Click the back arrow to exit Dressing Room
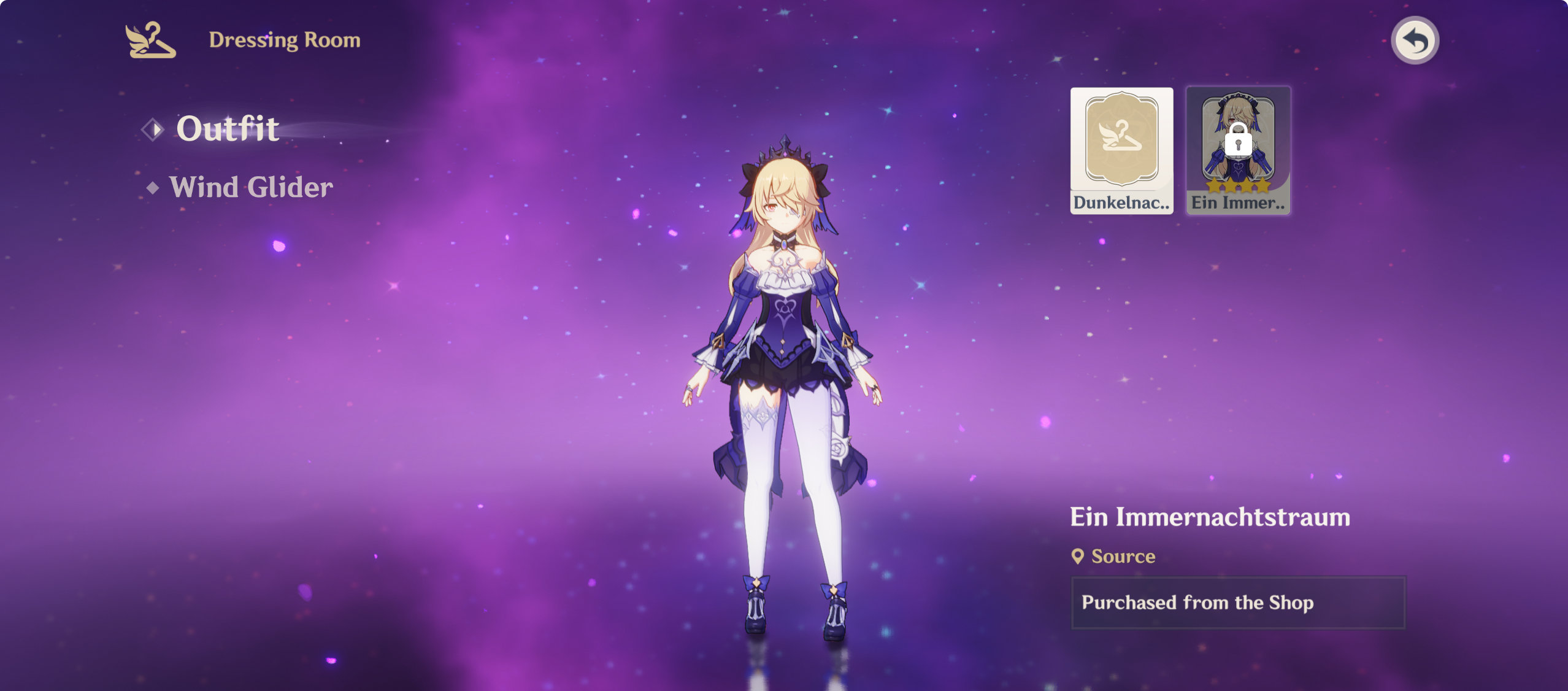This screenshot has width=1568, height=691. 1416,40
